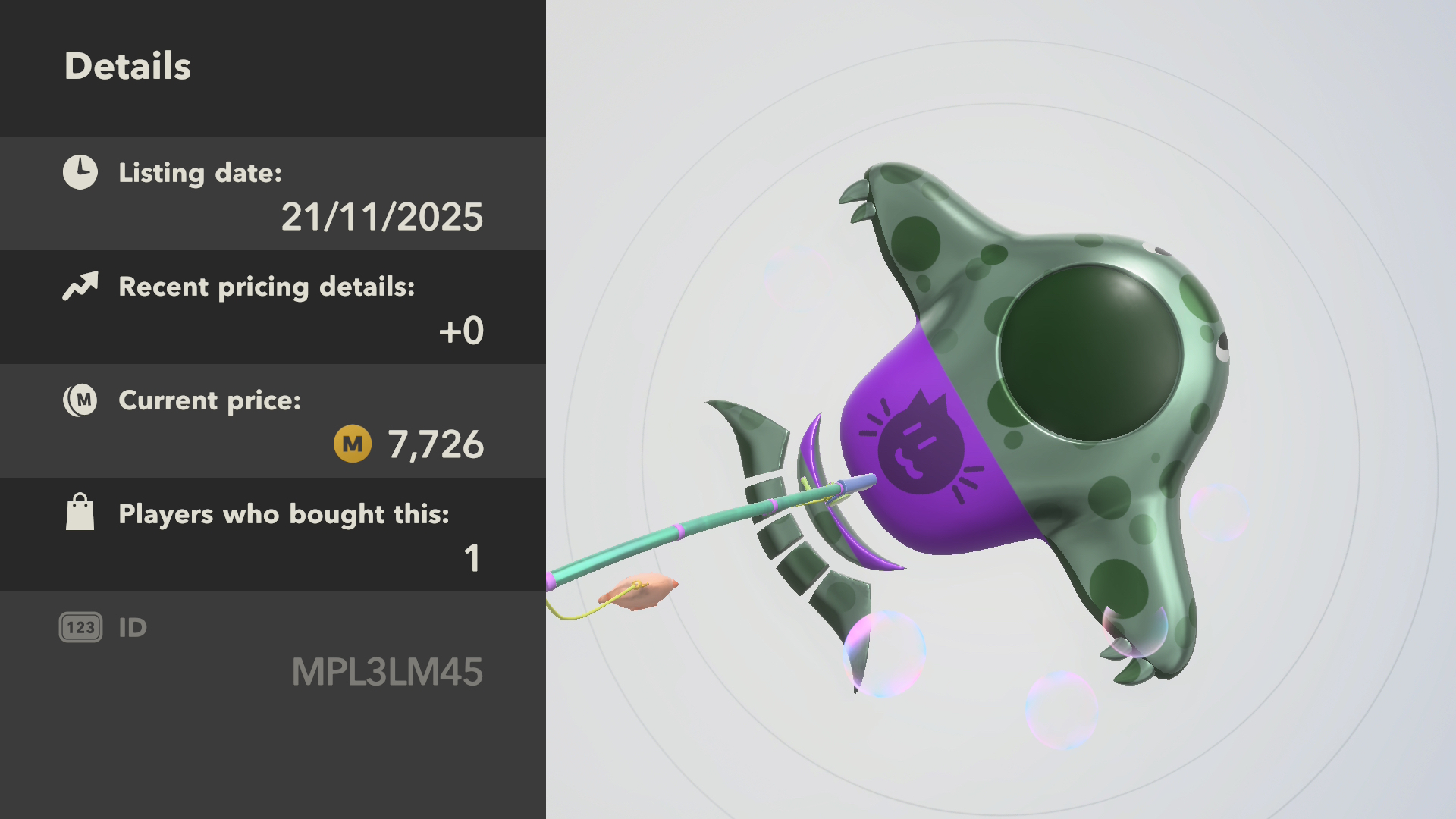Select the Current price row
Viewport: 1456px width, 819px height.
273,422
